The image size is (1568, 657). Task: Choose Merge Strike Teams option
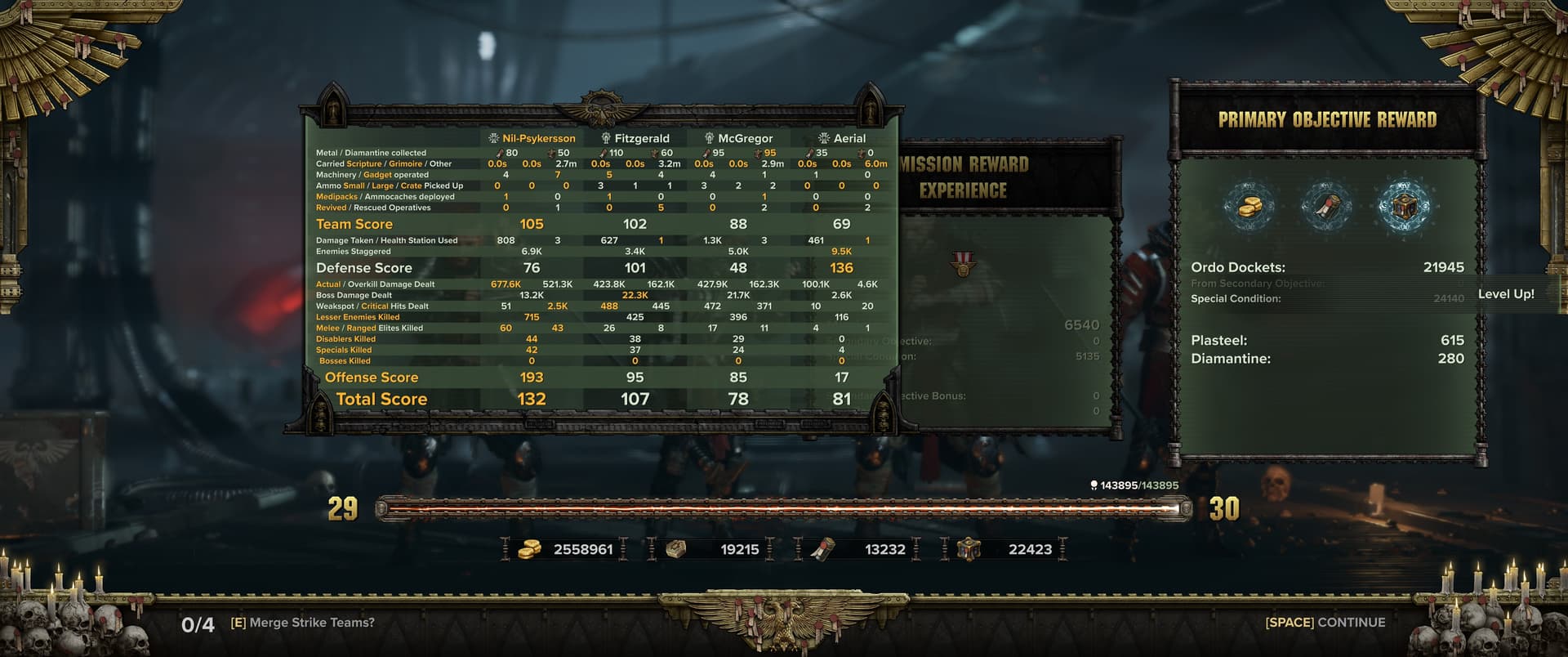(302, 623)
